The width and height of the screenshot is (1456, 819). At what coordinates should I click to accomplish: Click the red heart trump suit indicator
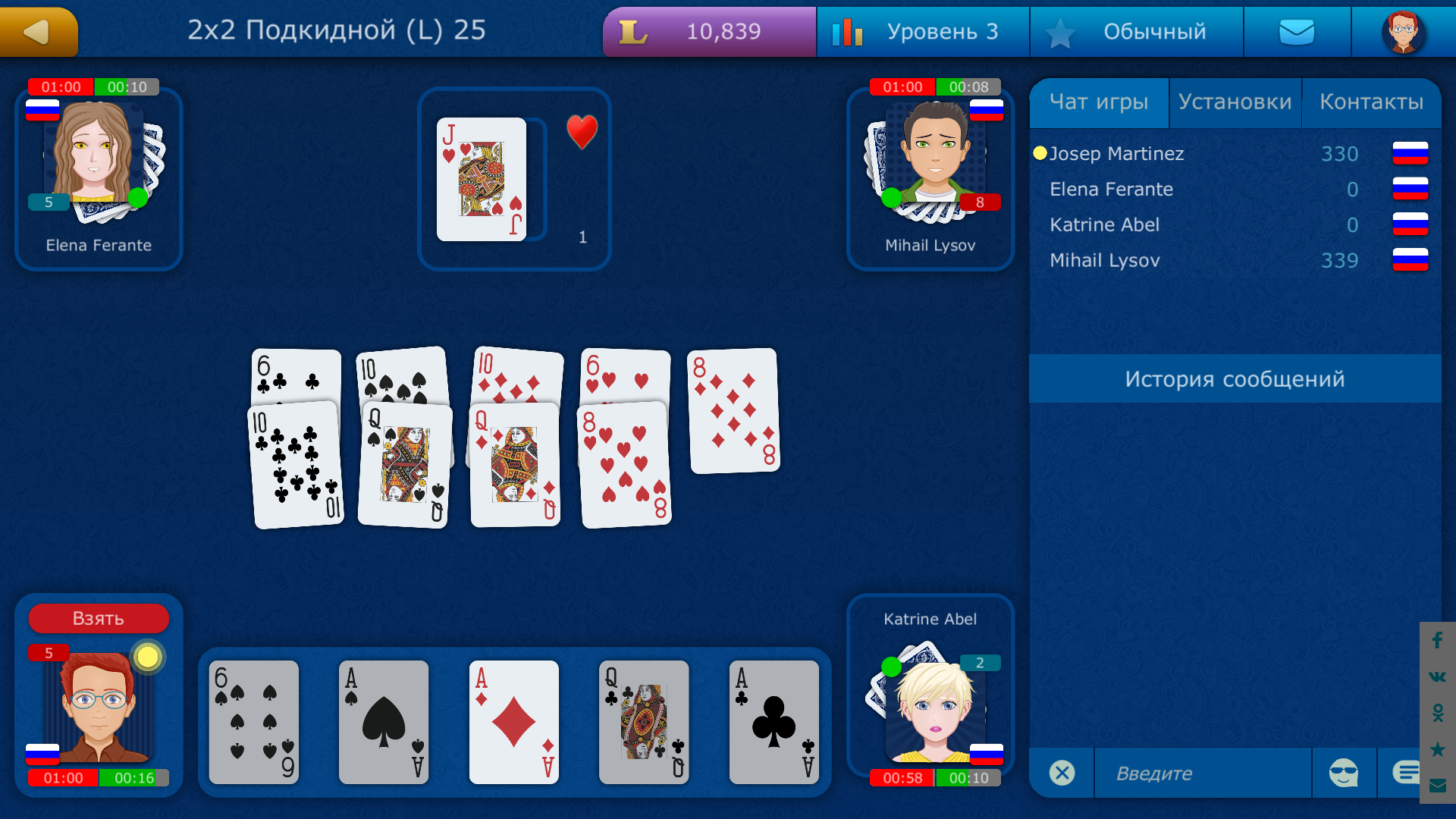(581, 133)
